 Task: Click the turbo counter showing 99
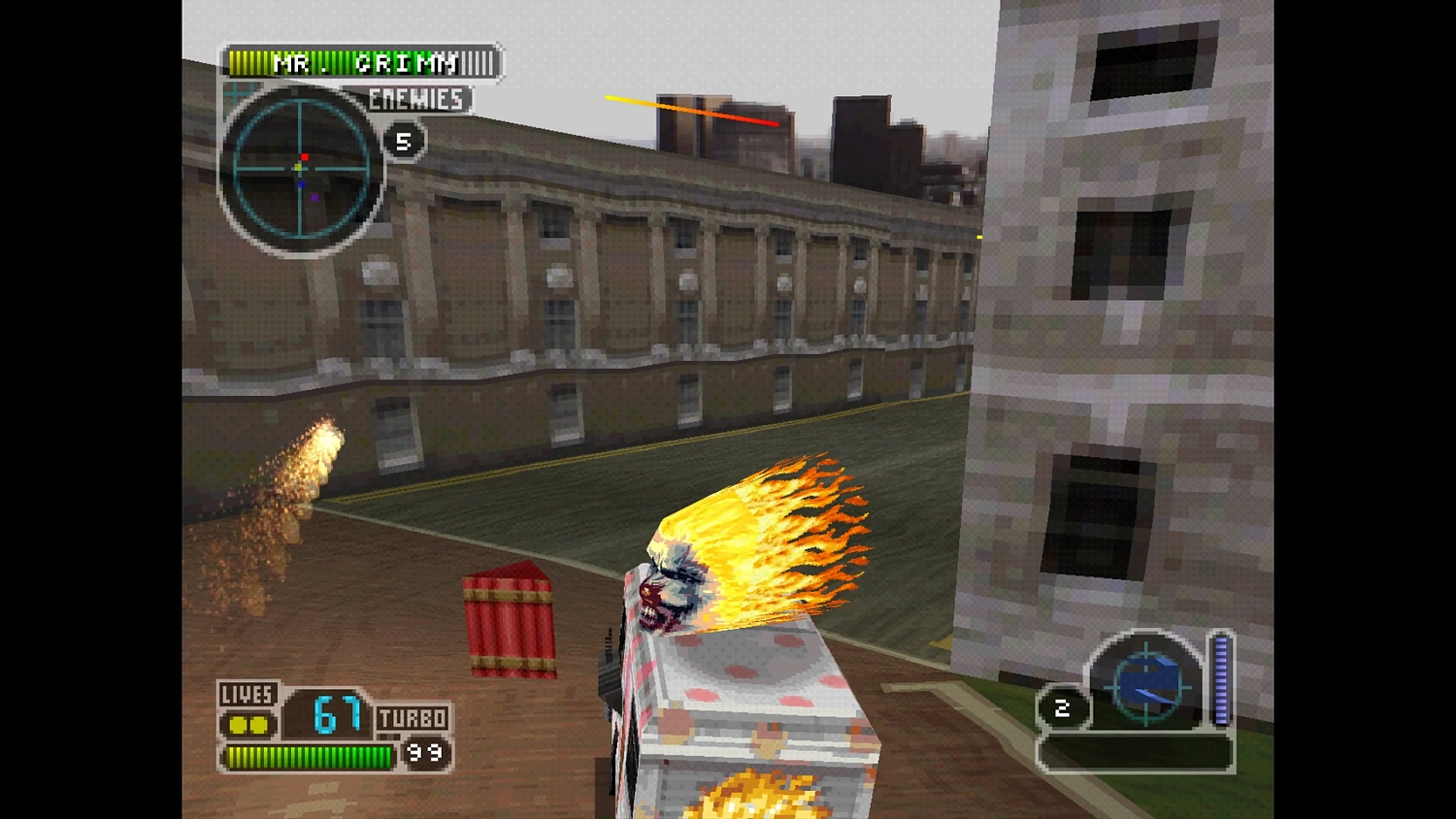(x=424, y=753)
